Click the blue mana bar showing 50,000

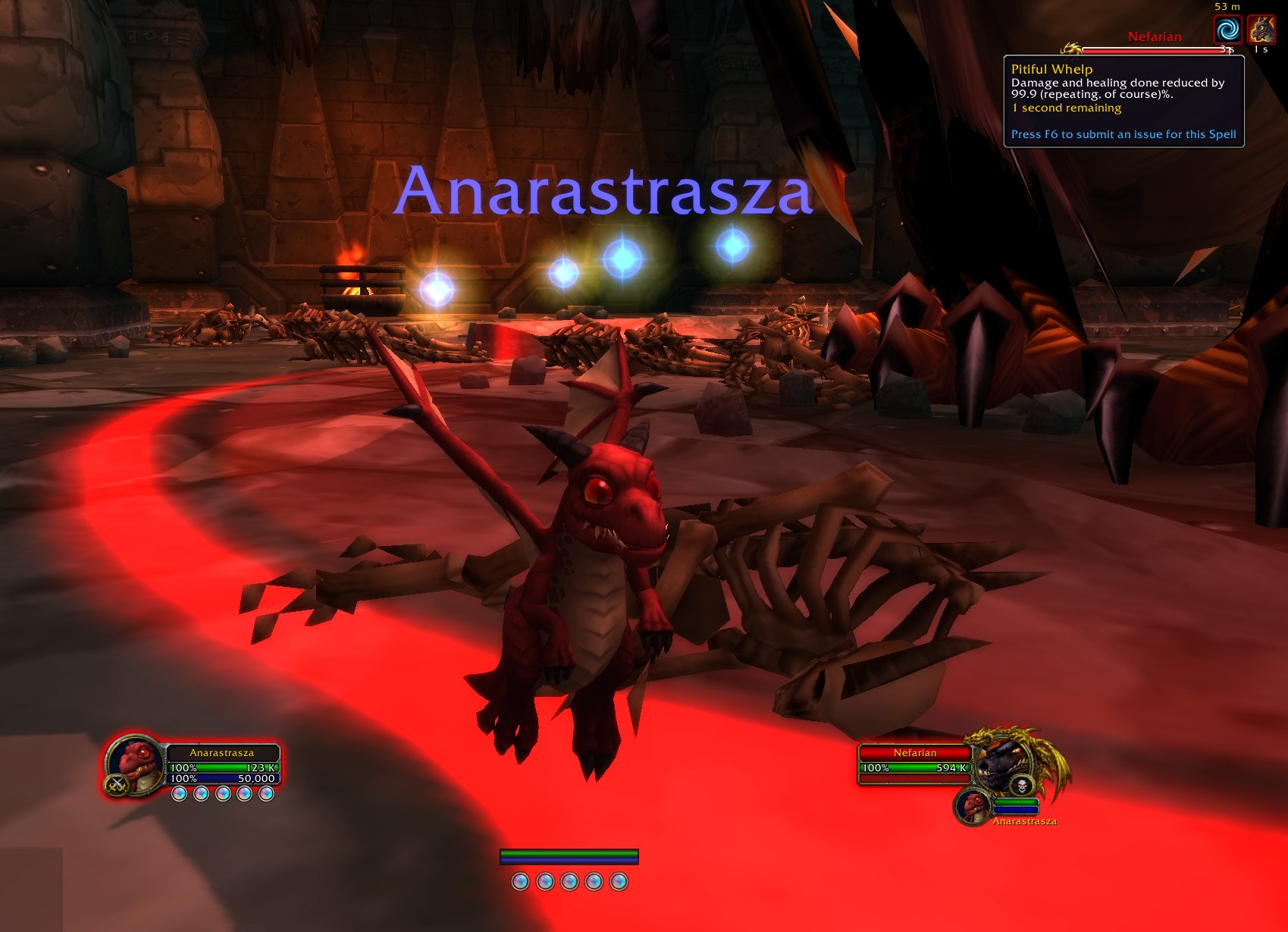pyautogui.click(x=222, y=779)
